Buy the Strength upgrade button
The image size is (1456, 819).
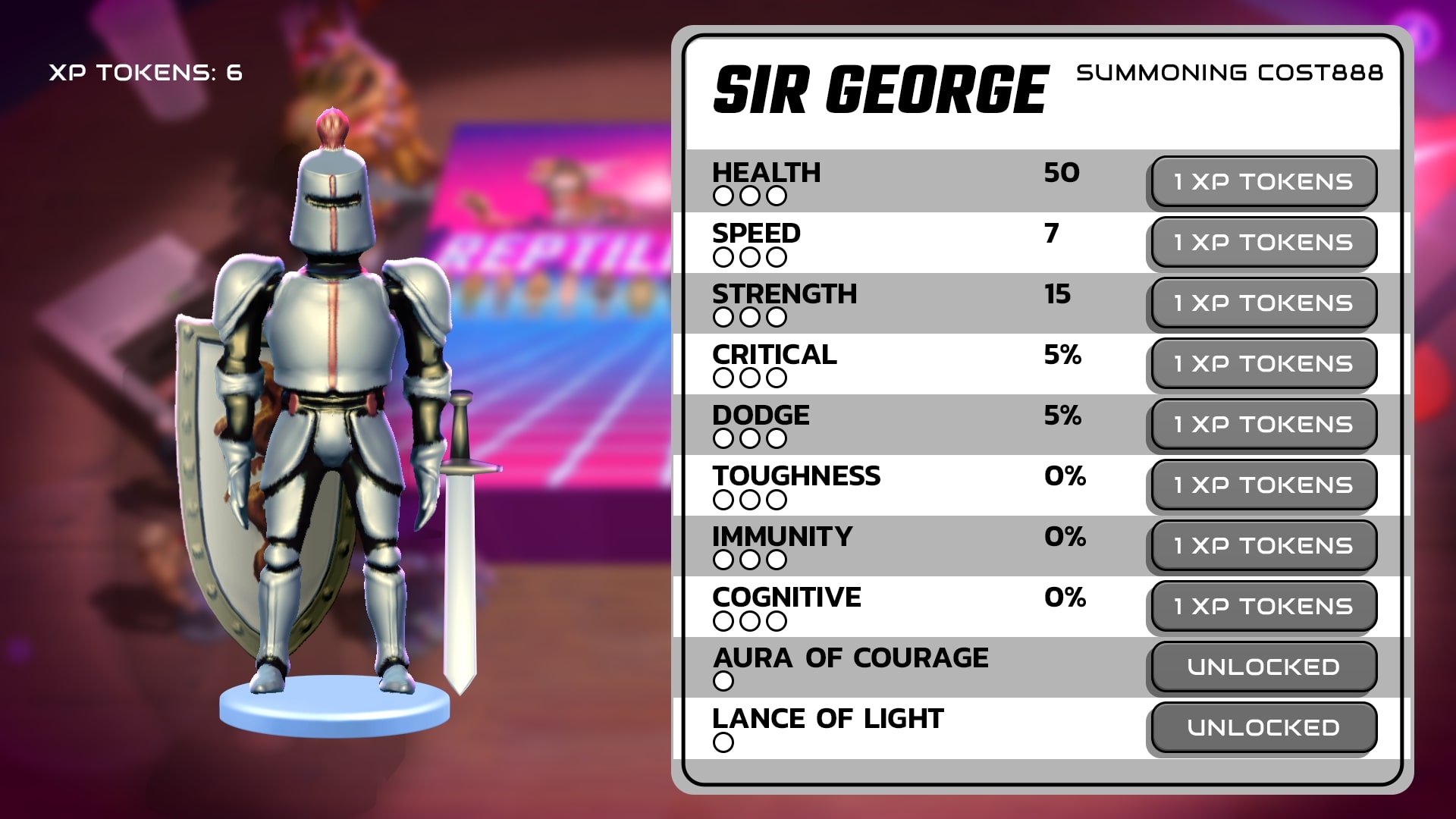pos(1263,303)
